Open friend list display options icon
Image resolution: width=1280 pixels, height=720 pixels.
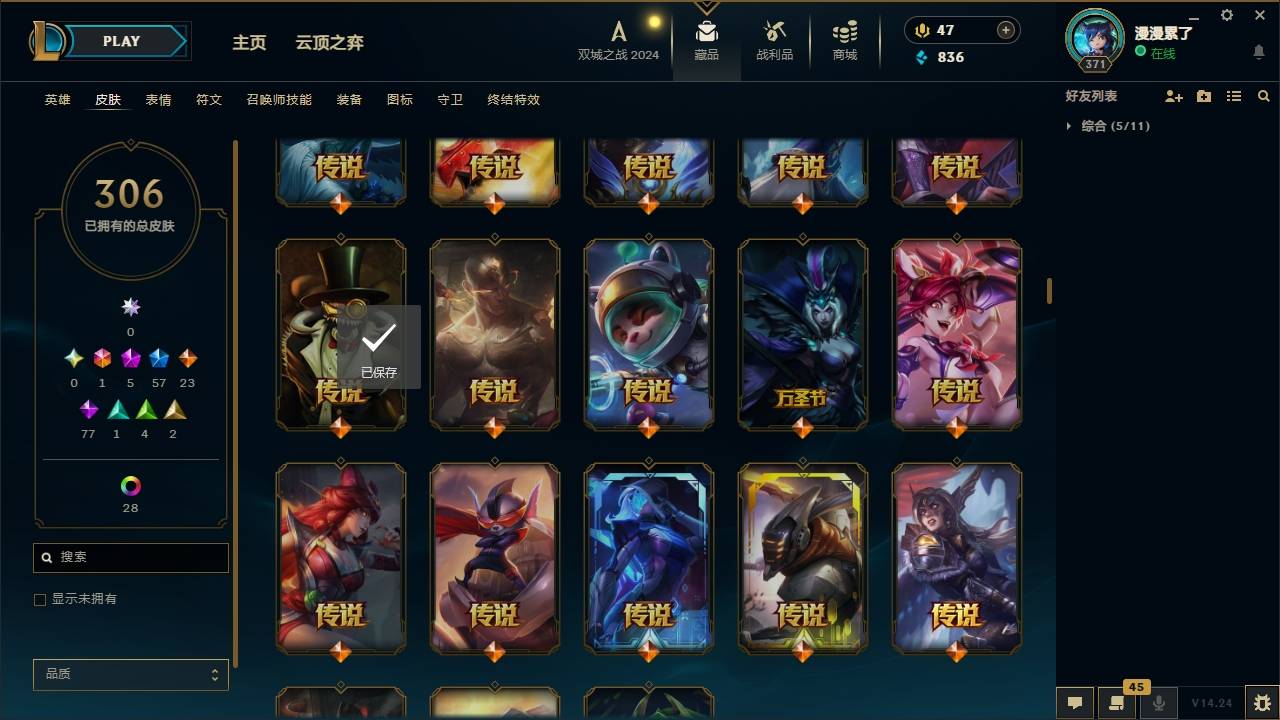(x=1233, y=96)
